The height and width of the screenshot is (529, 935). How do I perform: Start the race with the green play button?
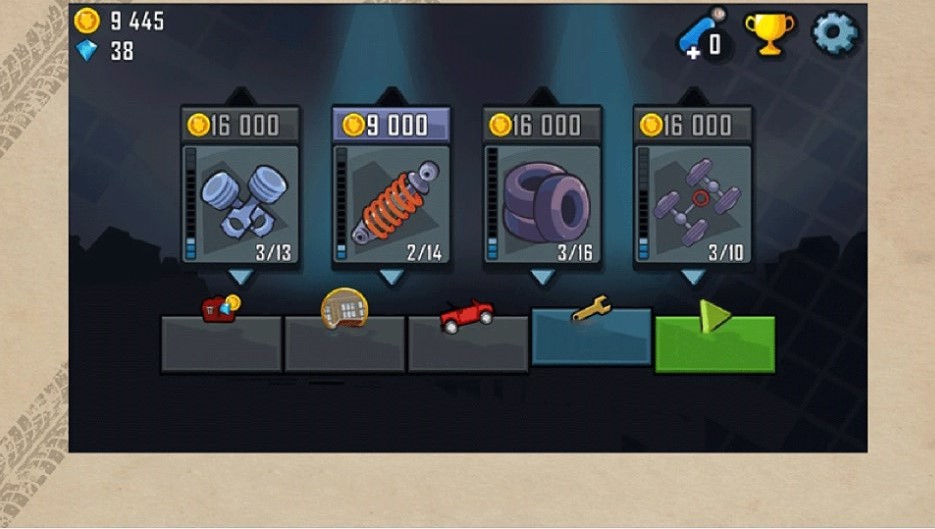tap(715, 343)
